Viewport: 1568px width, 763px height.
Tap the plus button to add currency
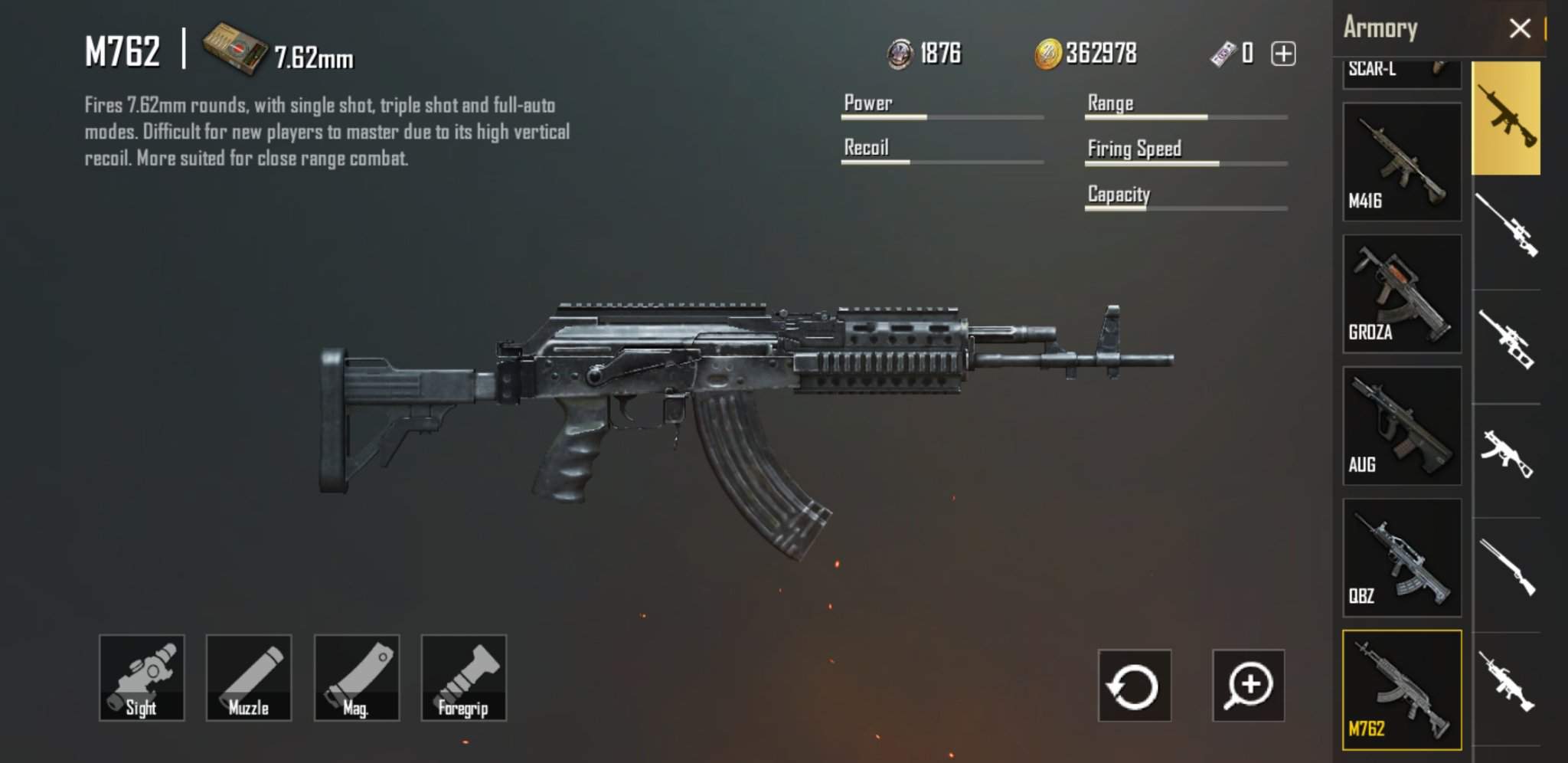(1283, 54)
